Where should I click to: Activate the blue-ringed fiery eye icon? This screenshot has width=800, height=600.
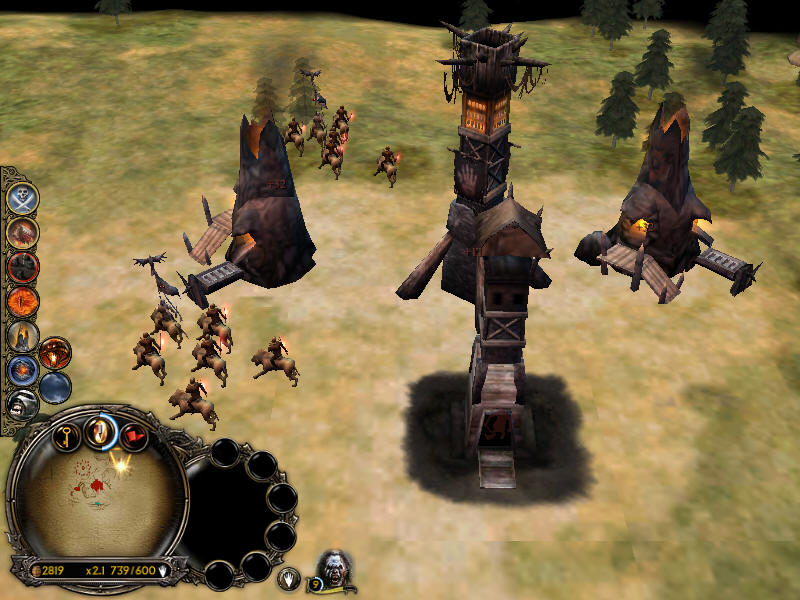point(22,370)
